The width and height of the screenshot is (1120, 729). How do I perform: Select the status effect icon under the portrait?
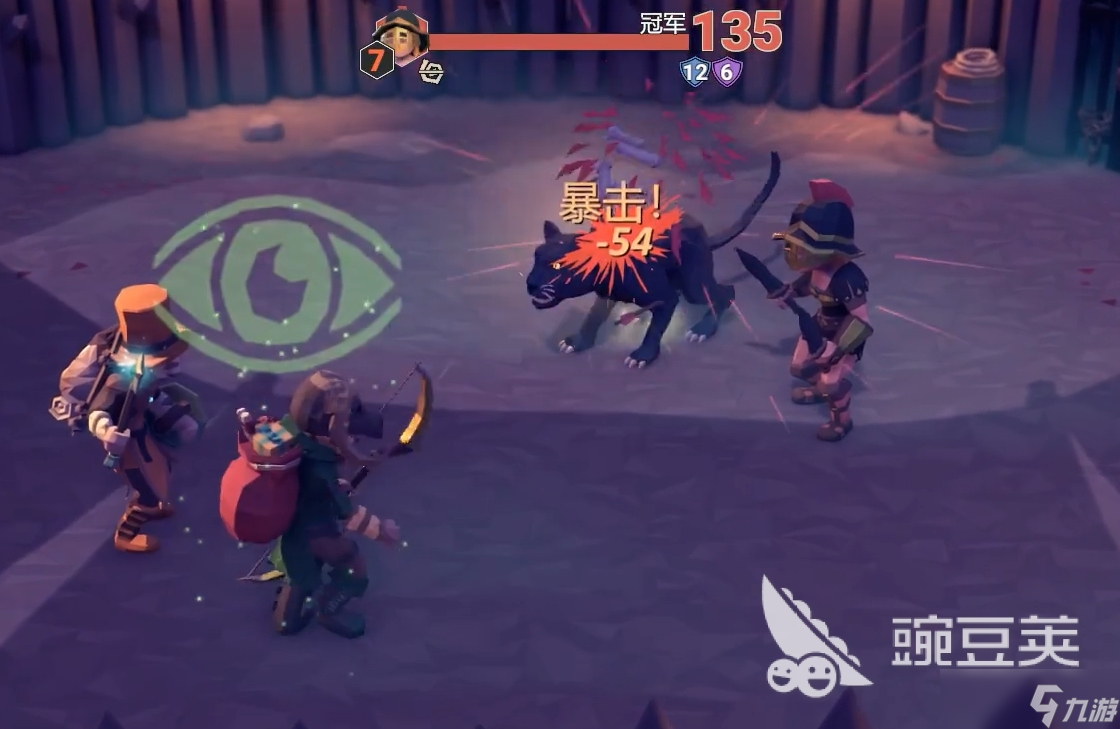tap(431, 71)
